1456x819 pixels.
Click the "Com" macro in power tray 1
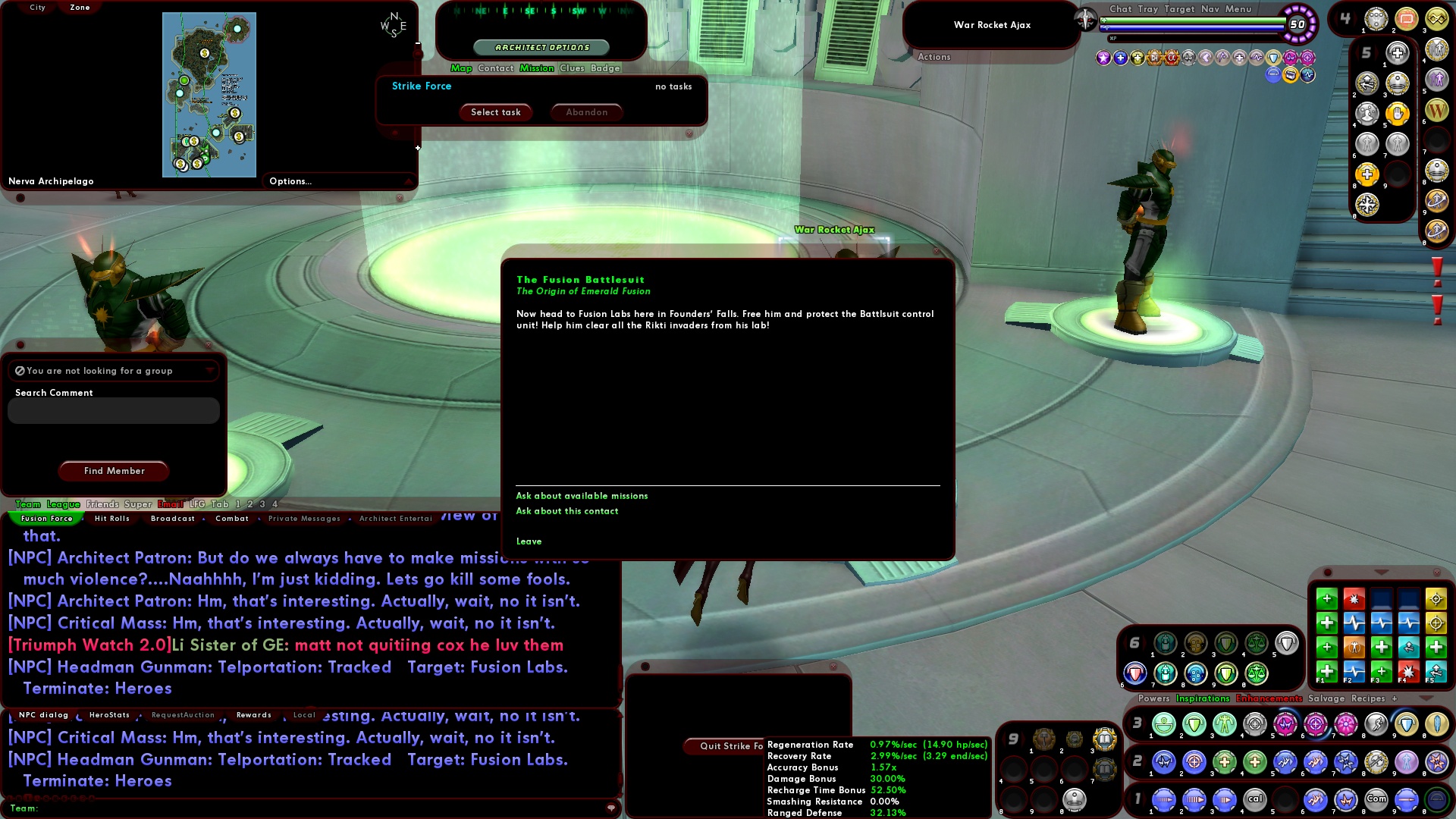pyautogui.click(x=1376, y=800)
